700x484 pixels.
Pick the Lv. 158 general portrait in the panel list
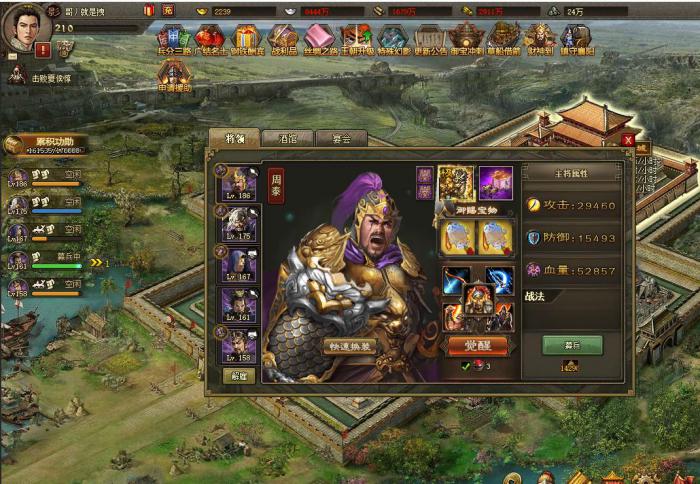[x=239, y=343]
